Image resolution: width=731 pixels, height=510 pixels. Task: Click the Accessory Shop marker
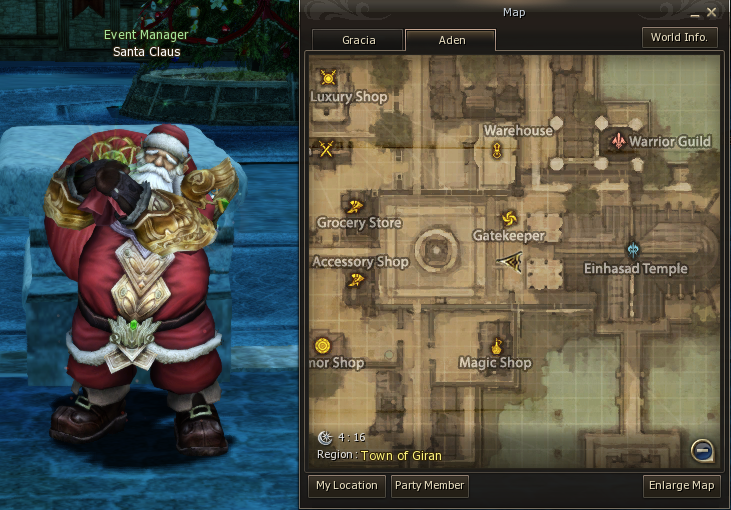point(355,281)
